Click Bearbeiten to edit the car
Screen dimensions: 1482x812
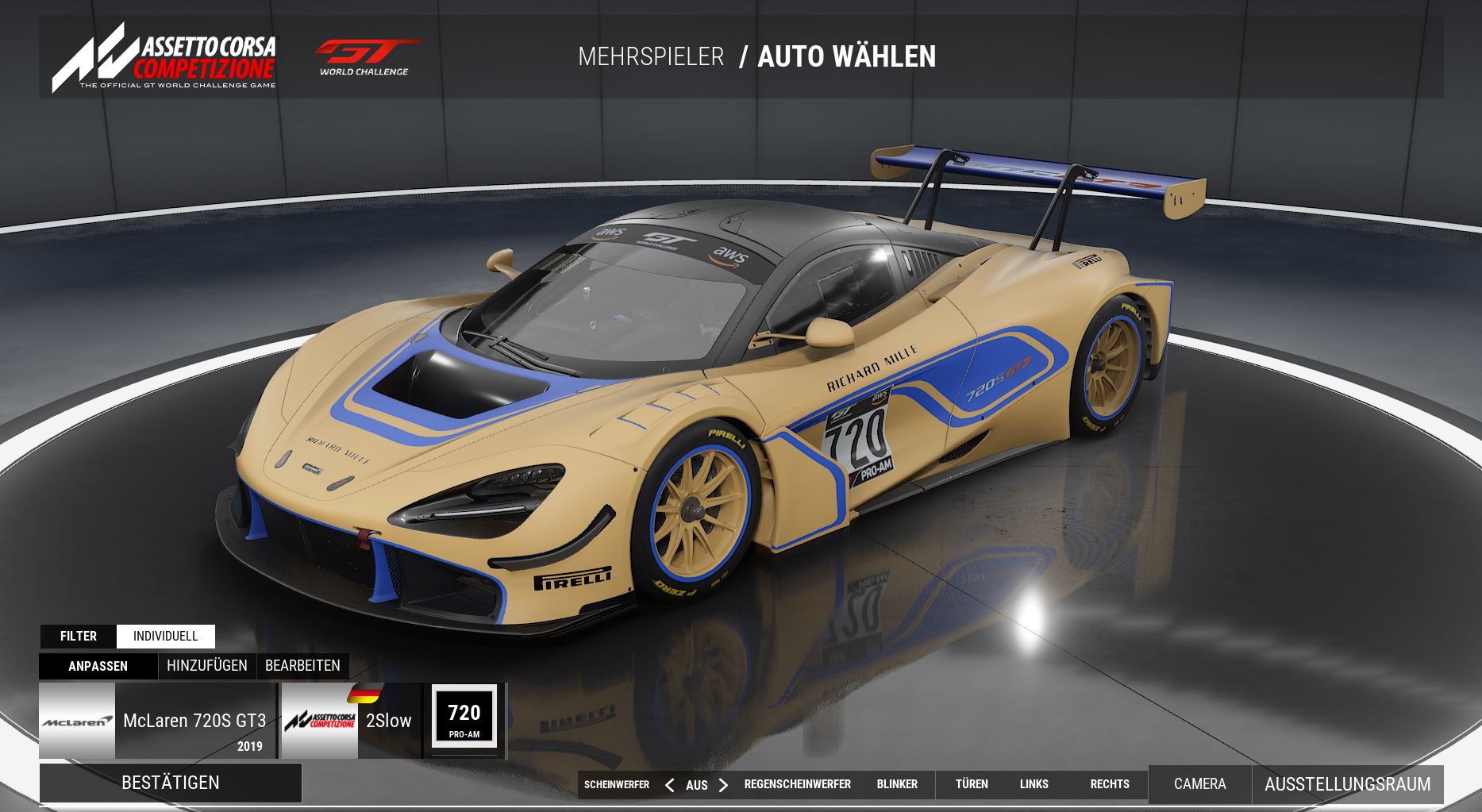pos(302,666)
